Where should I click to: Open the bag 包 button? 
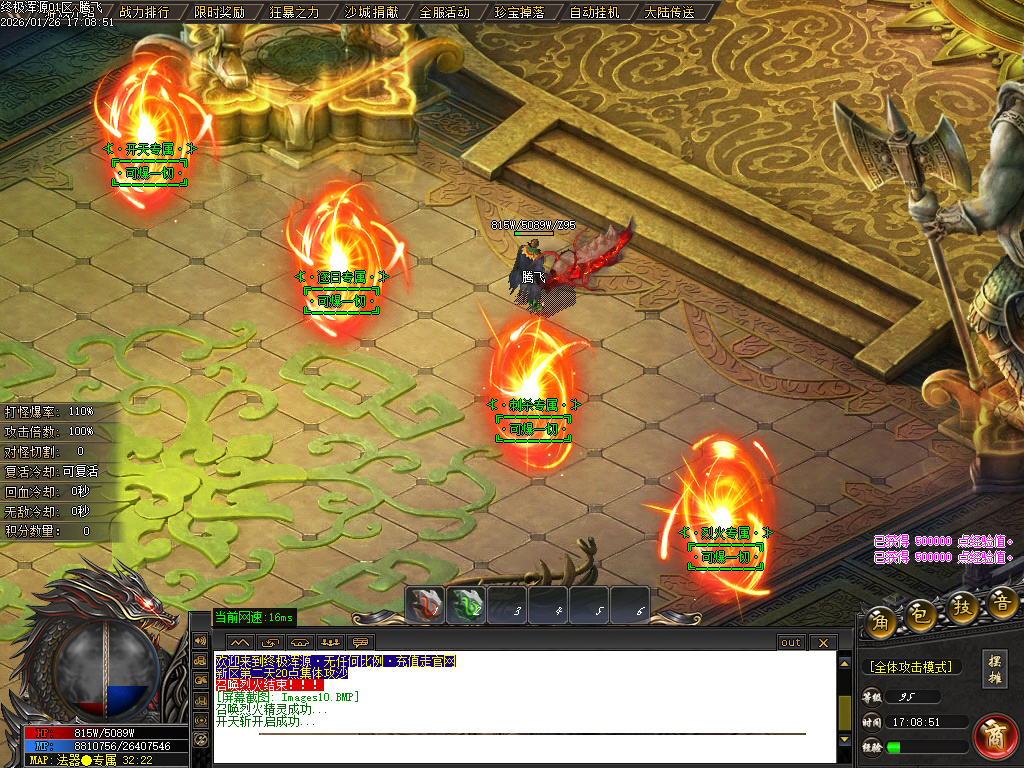(x=921, y=614)
